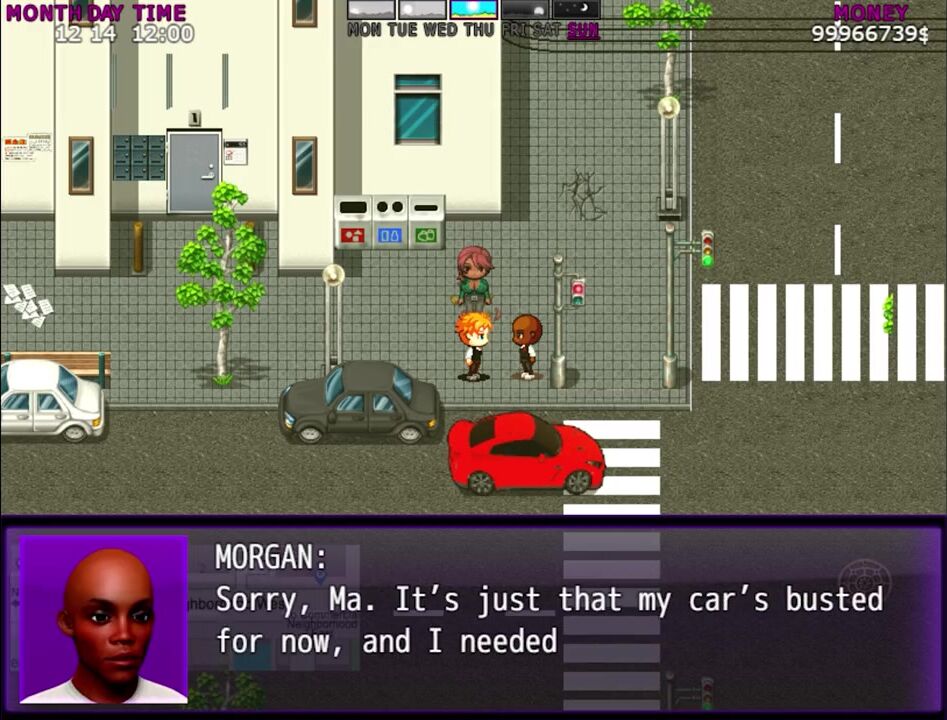The image size is (947, 720).
Task: Choose the highlighted SUN weekday label
Action: coord(583,30)
